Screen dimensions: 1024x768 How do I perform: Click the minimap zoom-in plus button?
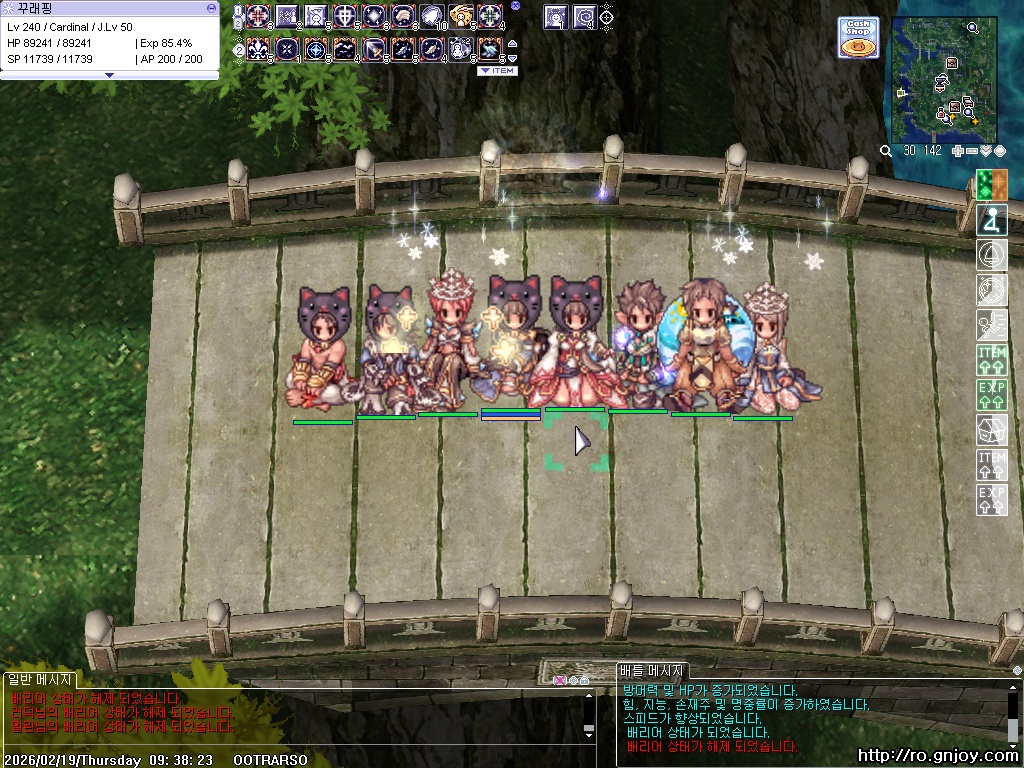pos(958,151)
